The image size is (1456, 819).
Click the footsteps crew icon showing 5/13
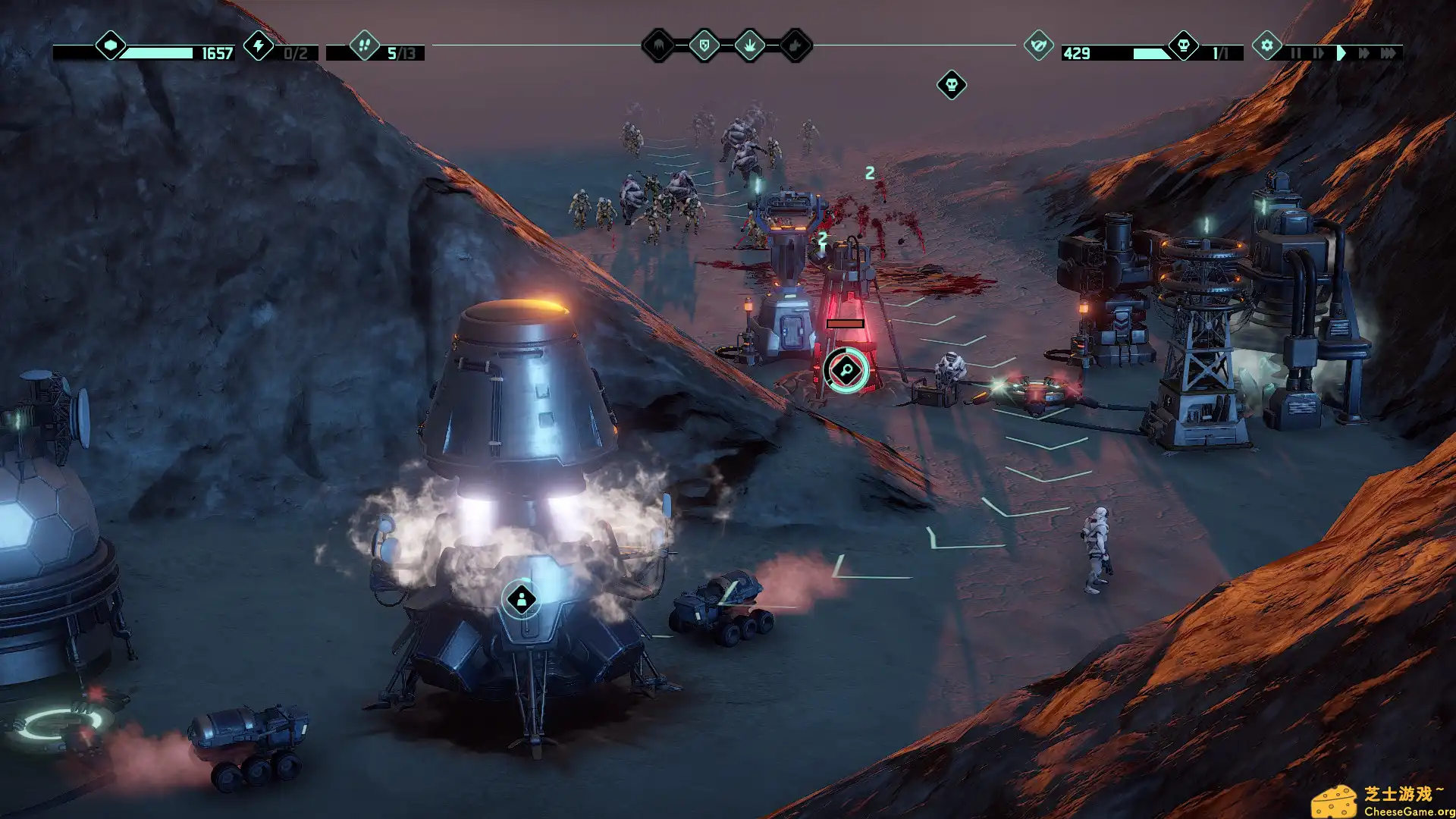click(363, 47)
